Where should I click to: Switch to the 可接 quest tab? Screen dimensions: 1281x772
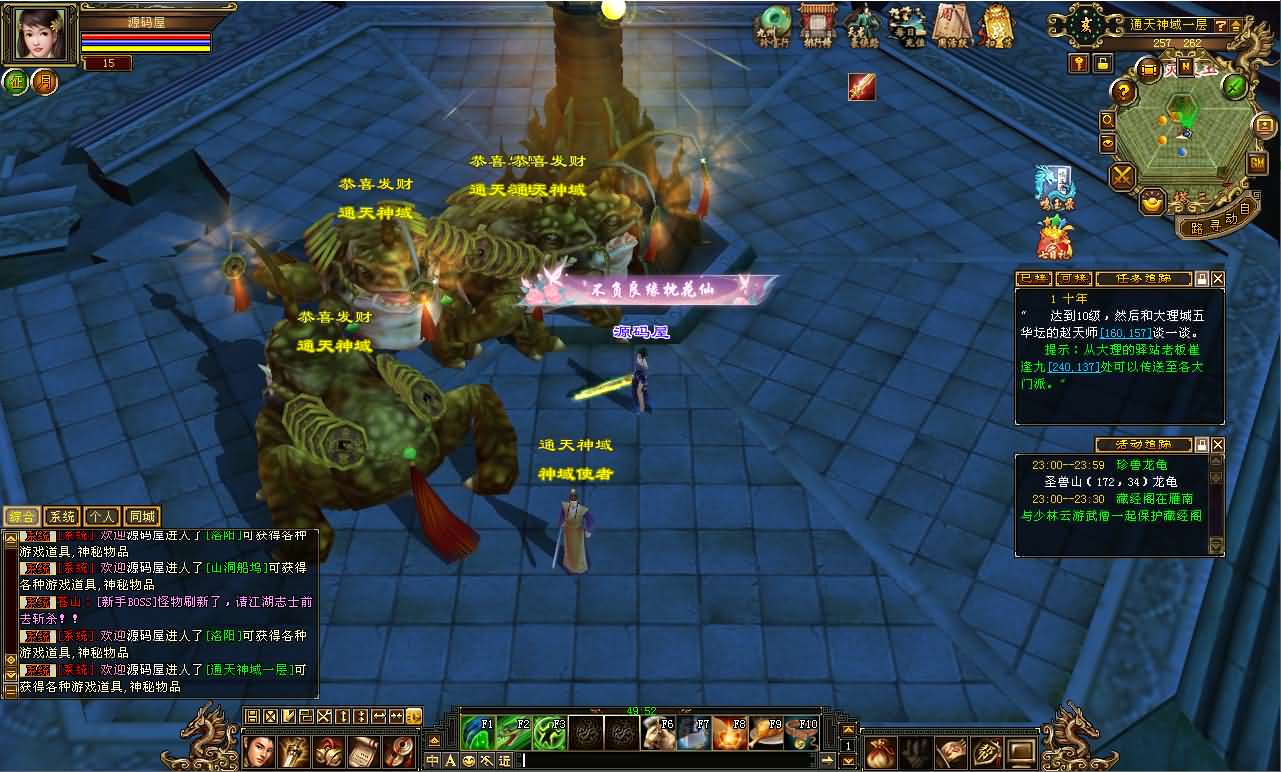tap(1074, 278)
